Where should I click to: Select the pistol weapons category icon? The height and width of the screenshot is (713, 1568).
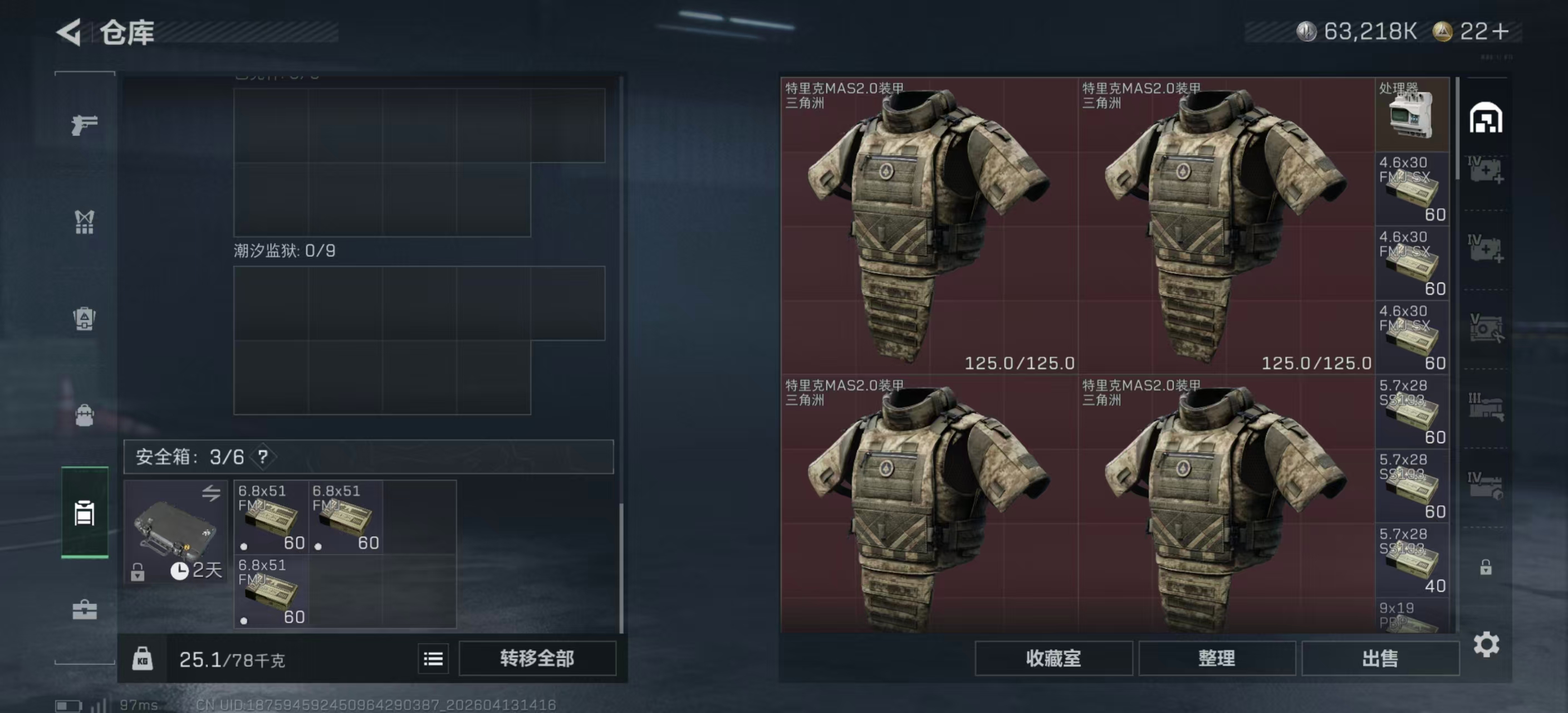pos(84,125)
